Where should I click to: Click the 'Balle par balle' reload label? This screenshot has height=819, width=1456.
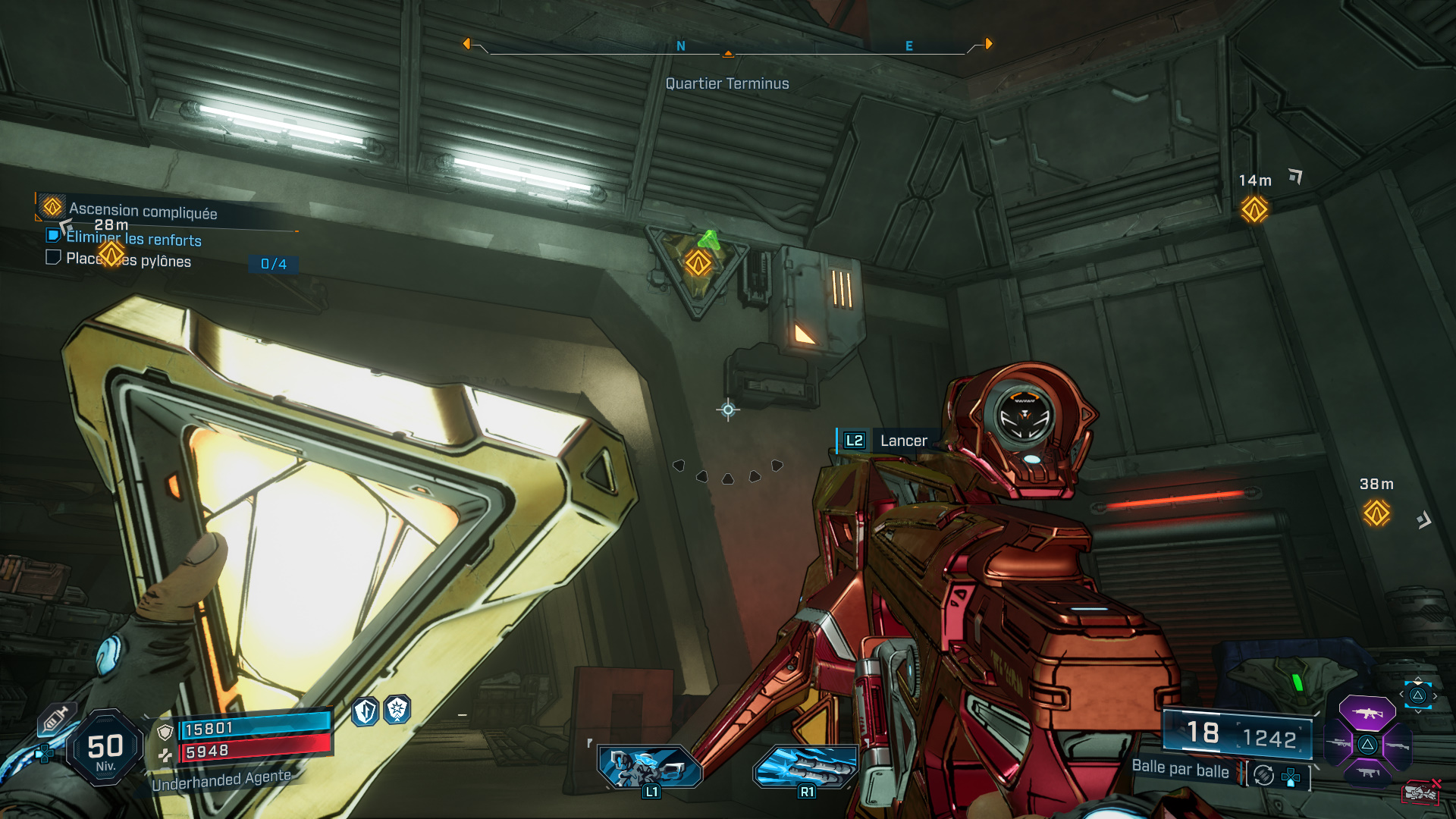(1181, 770)
